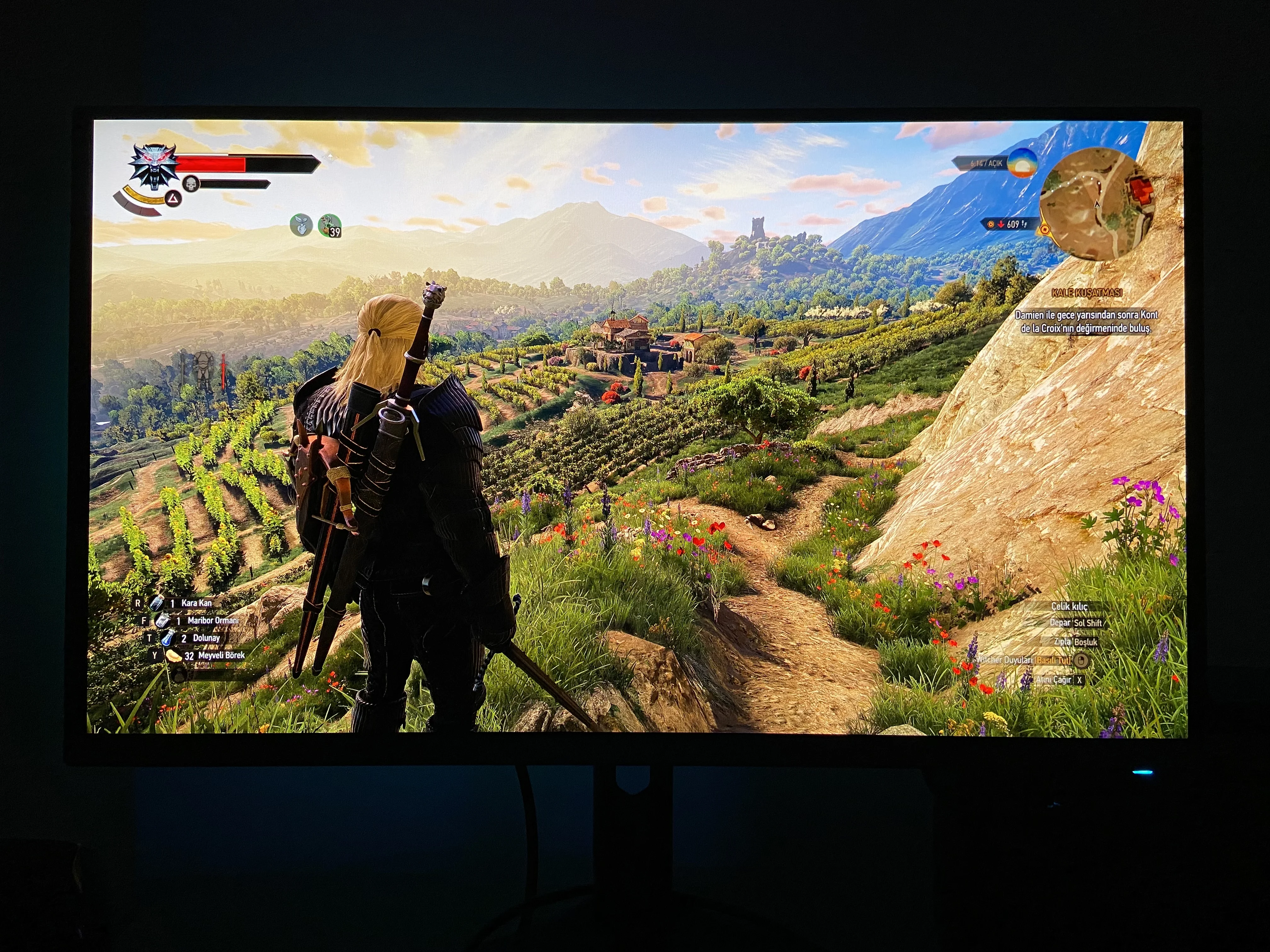Inspect the green buff icon with 39 timer
The width and height of the screenshot is (1270, 952).
point(329,225)
